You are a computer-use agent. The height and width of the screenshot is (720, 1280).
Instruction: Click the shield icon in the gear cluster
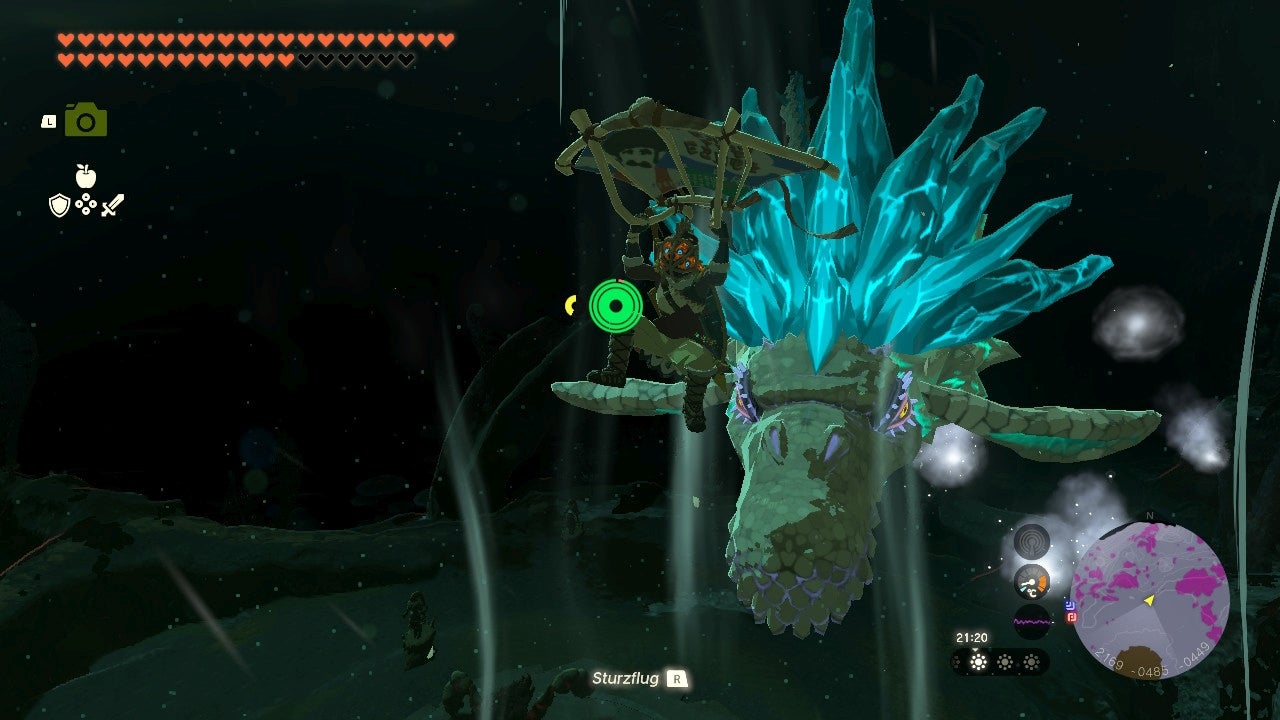click(x=60, y=205)
